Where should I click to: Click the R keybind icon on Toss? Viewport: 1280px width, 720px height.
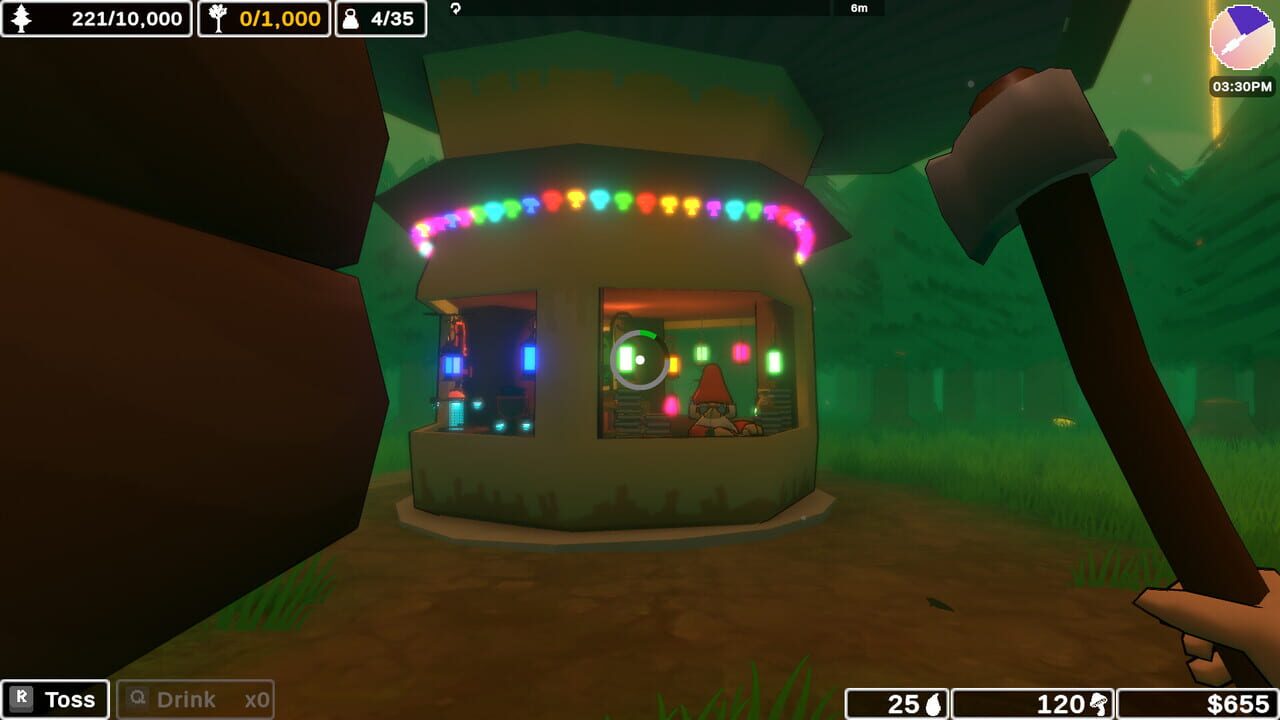click(23, 698)
